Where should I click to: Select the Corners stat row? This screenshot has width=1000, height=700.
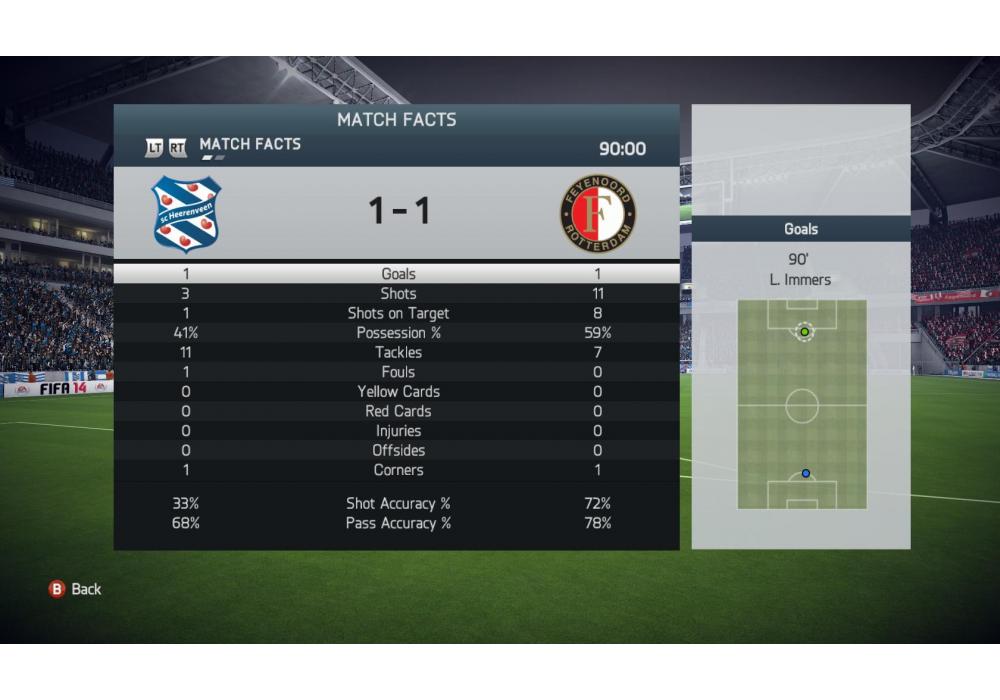(397, 470)
